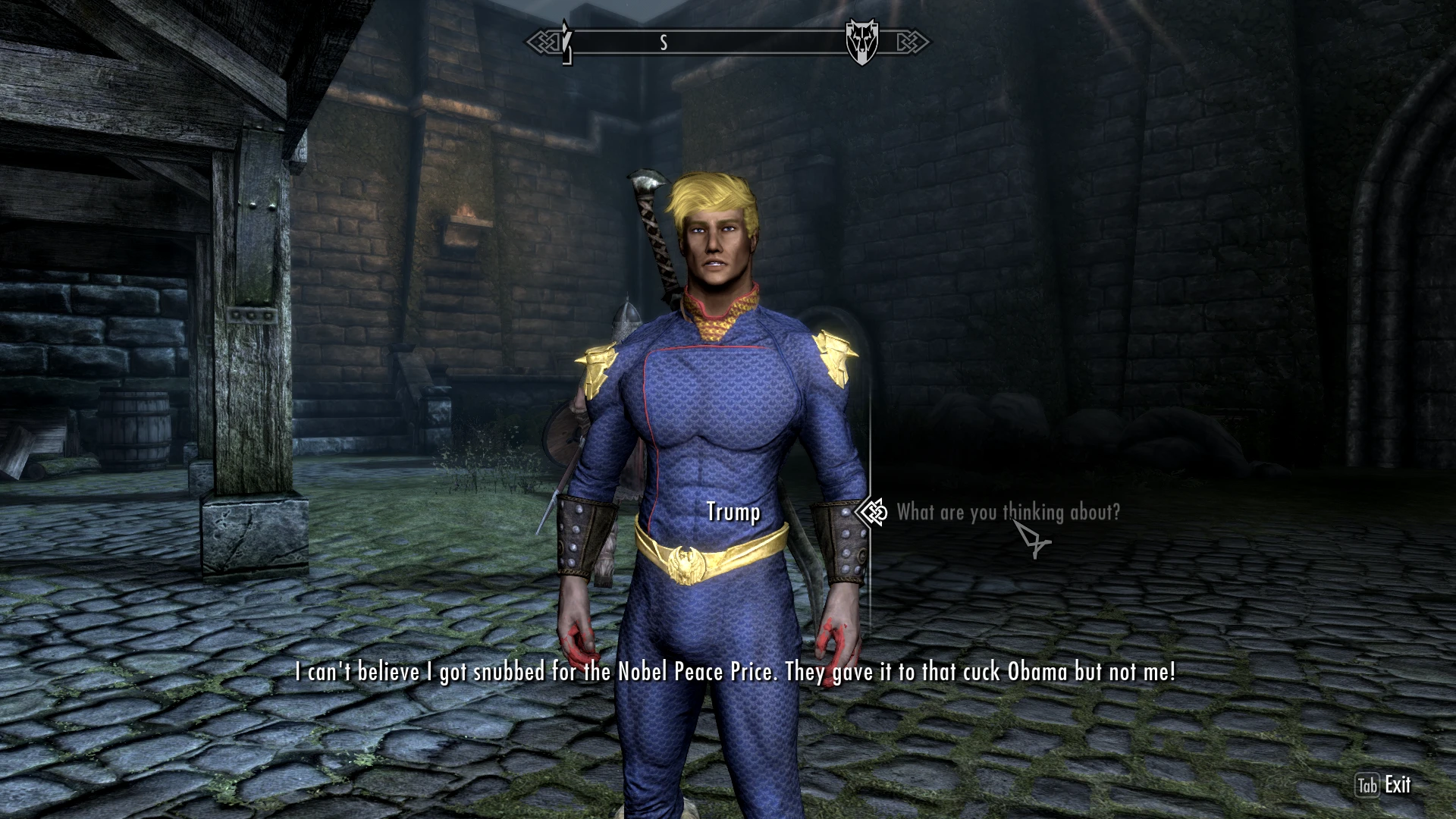
Task: Click the name label 'Trump'
Action: click(732, 513)
